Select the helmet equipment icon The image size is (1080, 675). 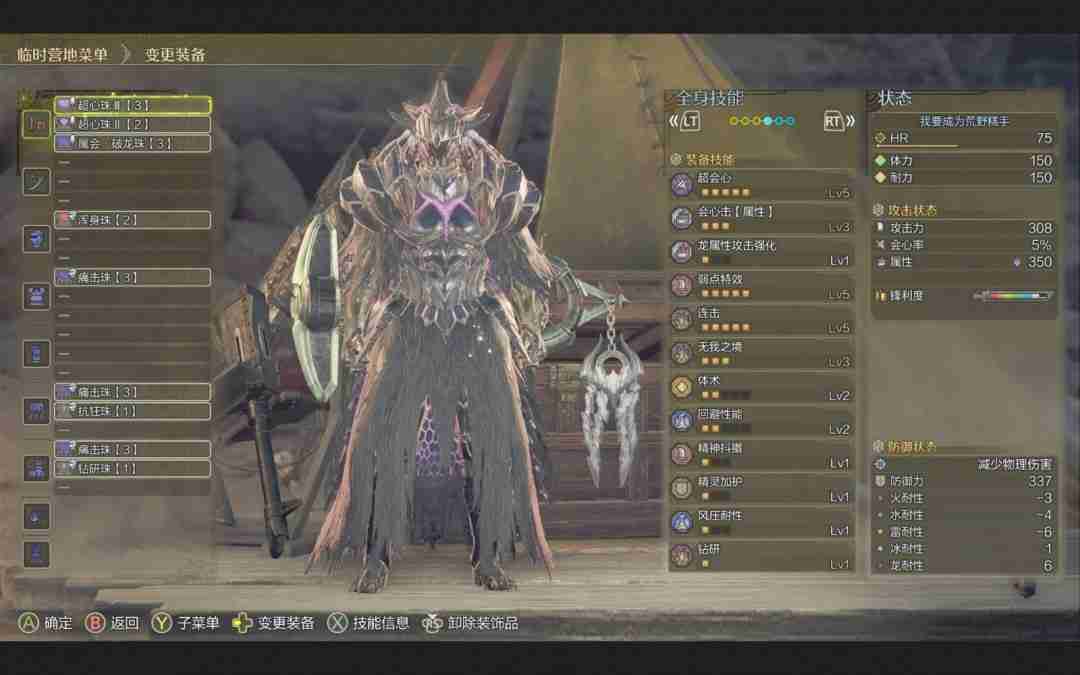pos(37,239)
